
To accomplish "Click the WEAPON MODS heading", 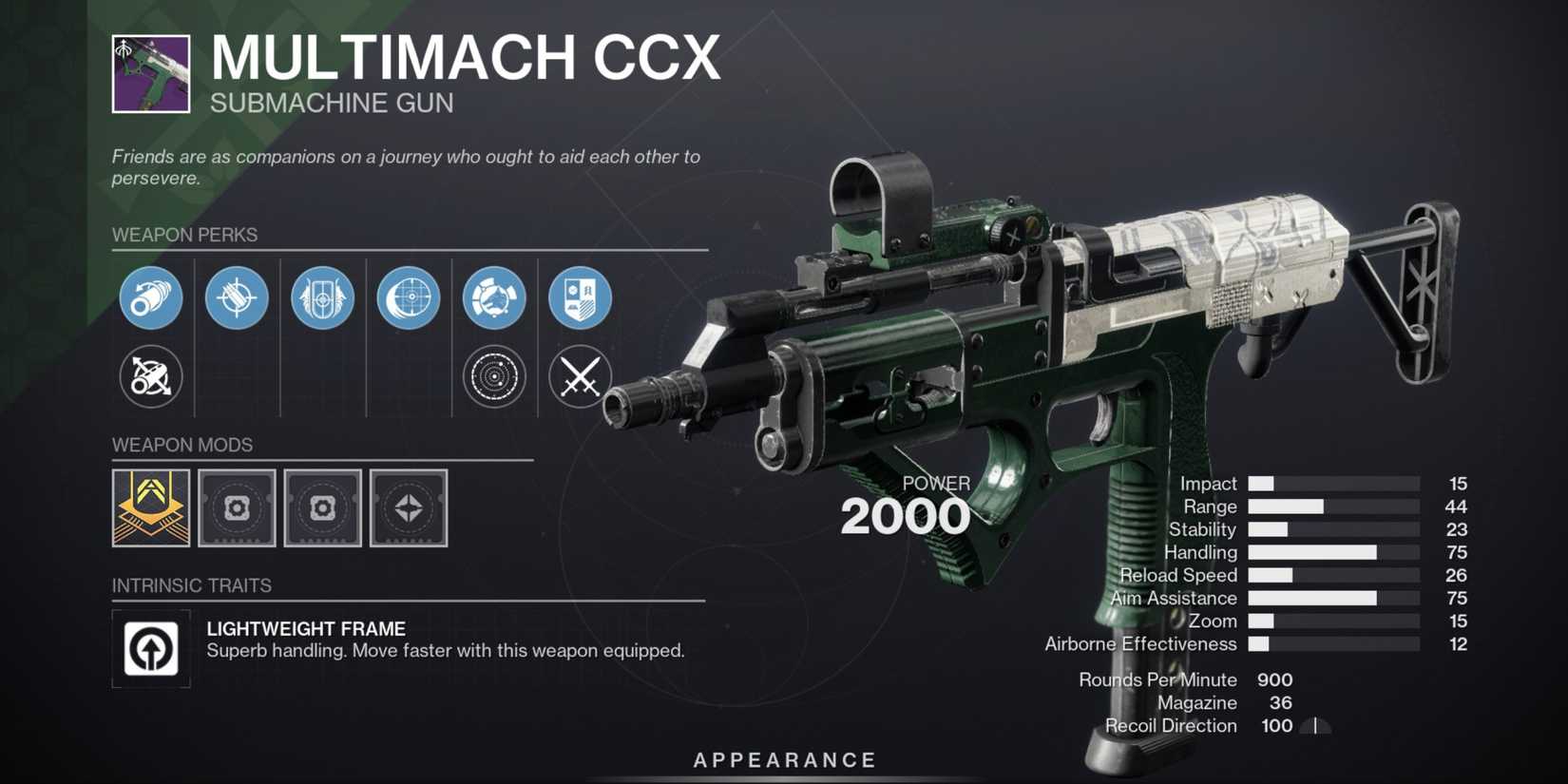I will coord(182,445).
